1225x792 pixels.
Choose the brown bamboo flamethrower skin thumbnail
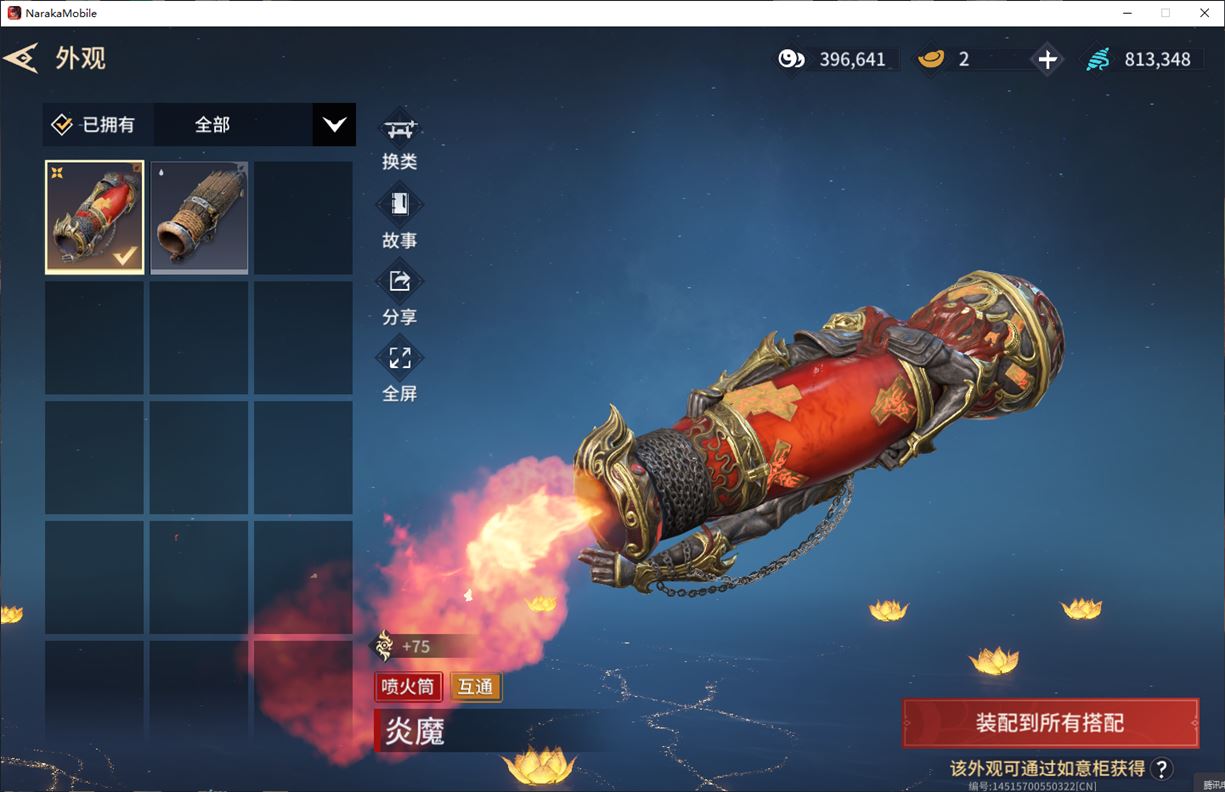point(199,217)
